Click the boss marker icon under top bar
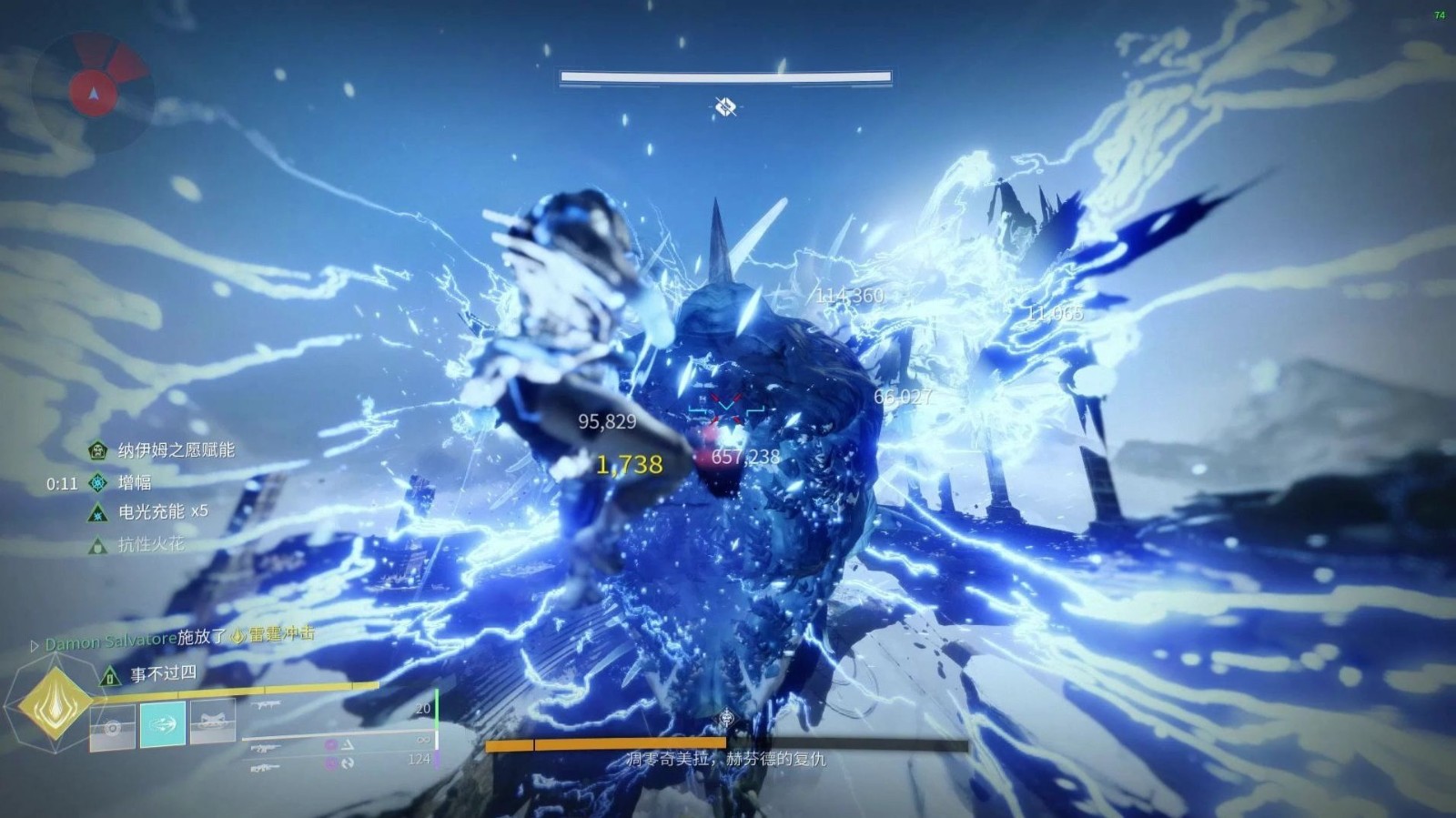1456x818 pixels. click(x=724, y=107)
